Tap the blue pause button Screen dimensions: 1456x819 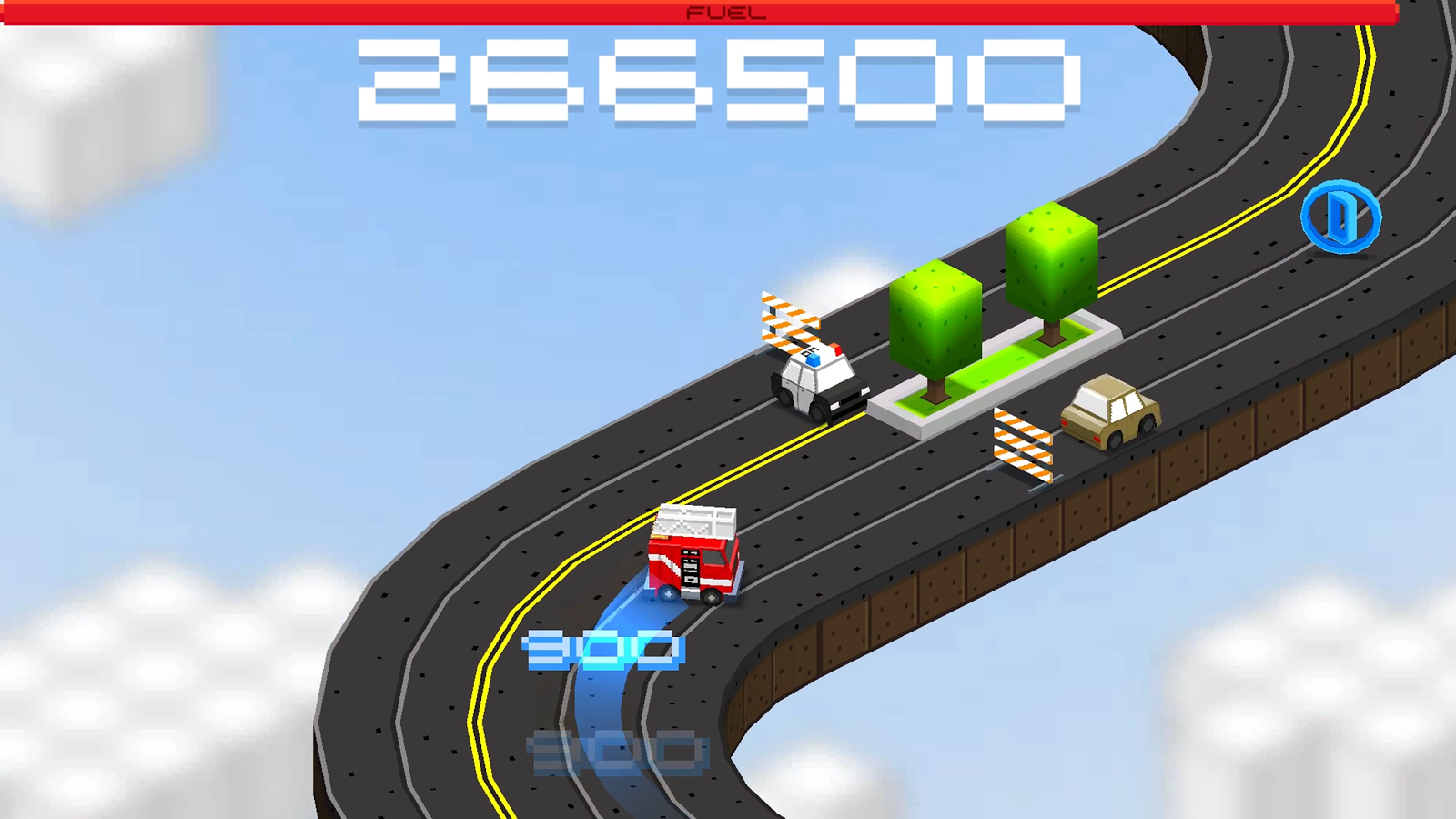coord(1341,217)
